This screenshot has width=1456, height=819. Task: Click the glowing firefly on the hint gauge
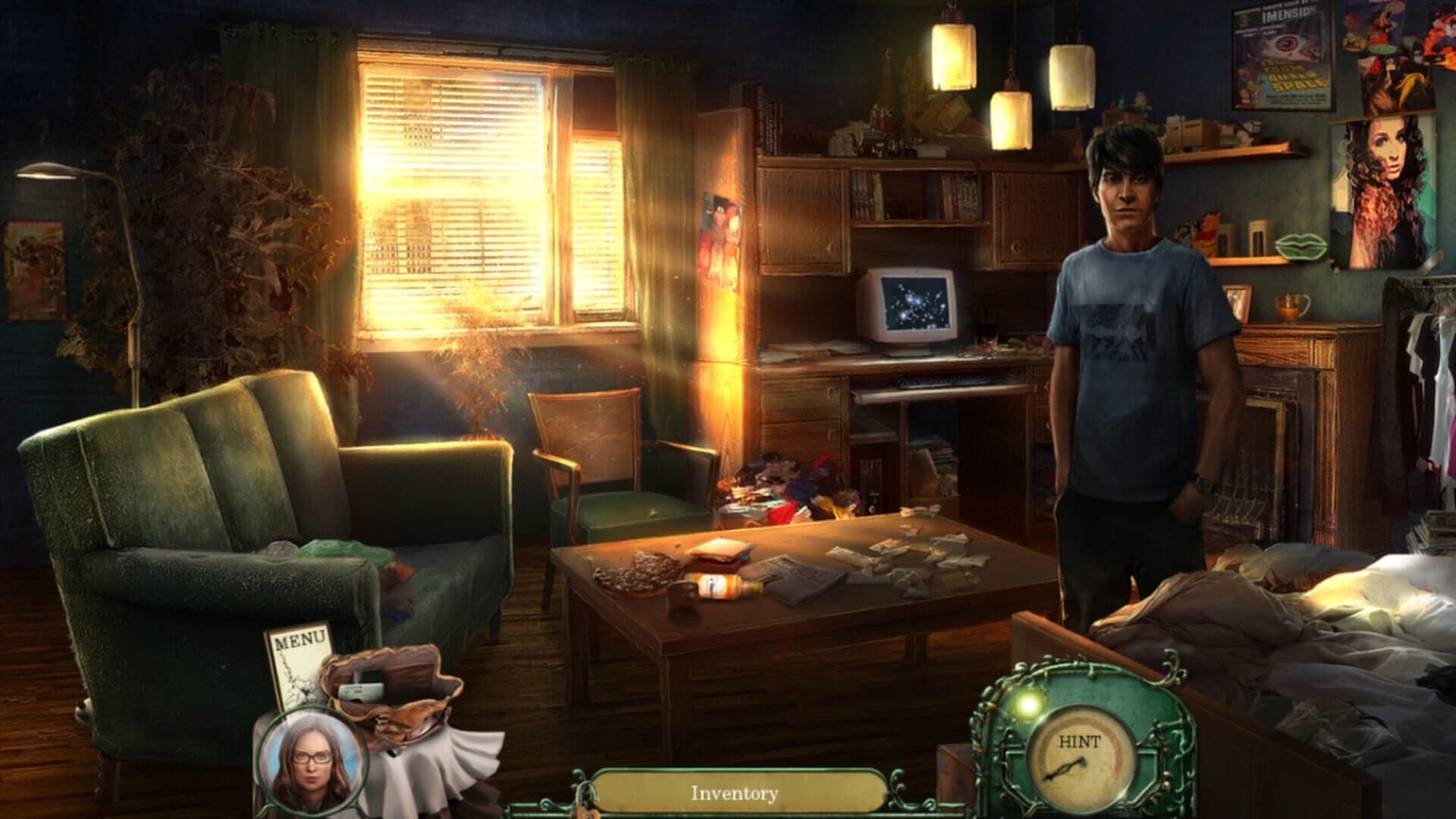(1027, 707)
